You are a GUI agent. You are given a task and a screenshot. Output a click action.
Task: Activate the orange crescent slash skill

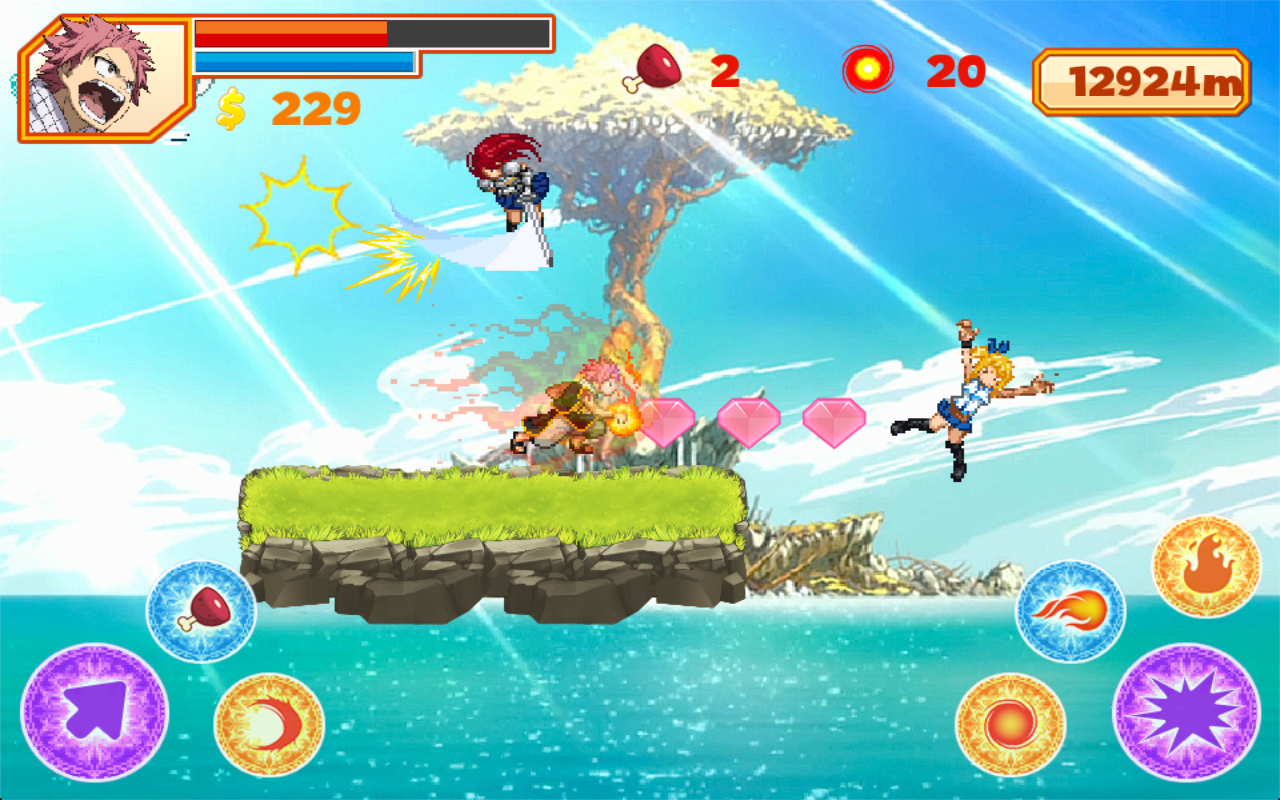pyautogui.click(x=269, y=725)
